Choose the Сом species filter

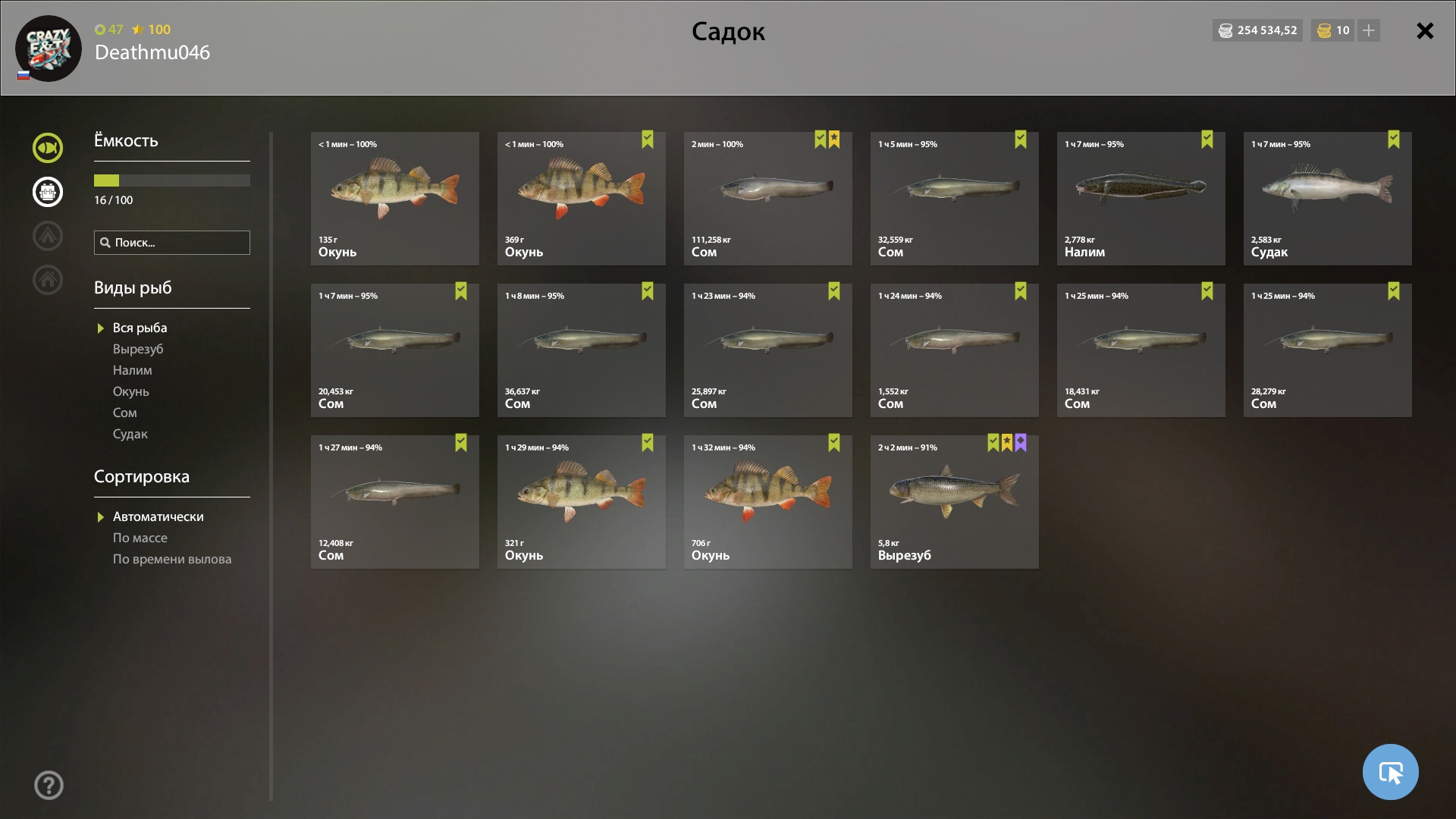click(x=125, y=413)
